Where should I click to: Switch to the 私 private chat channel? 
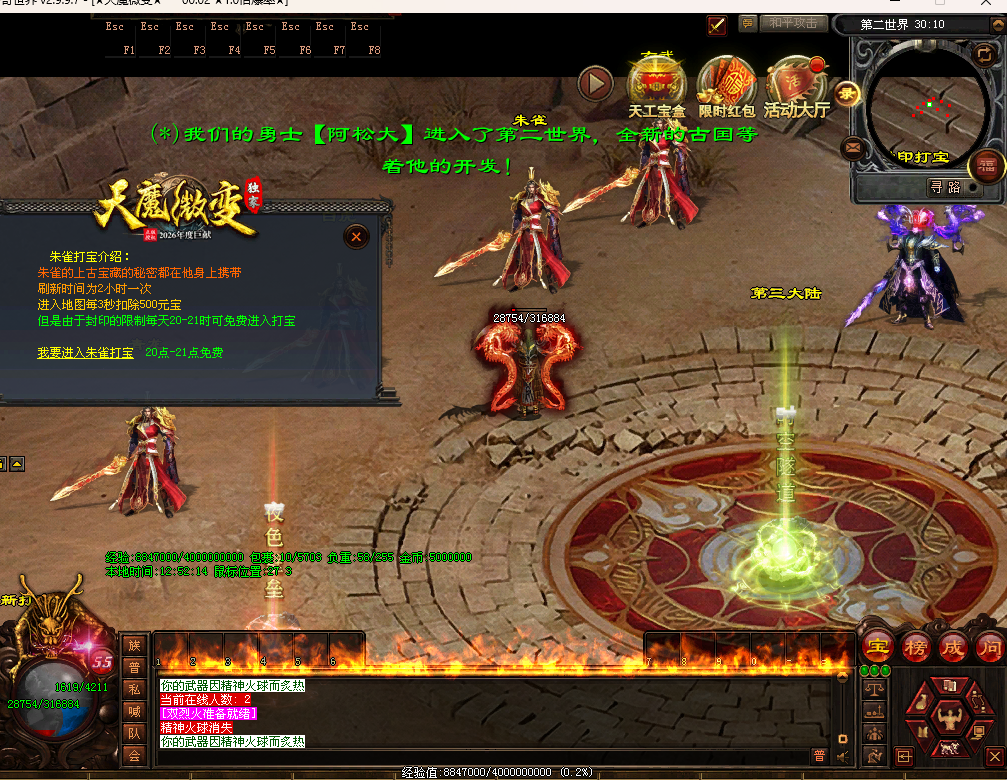click(x=134, y=689)
